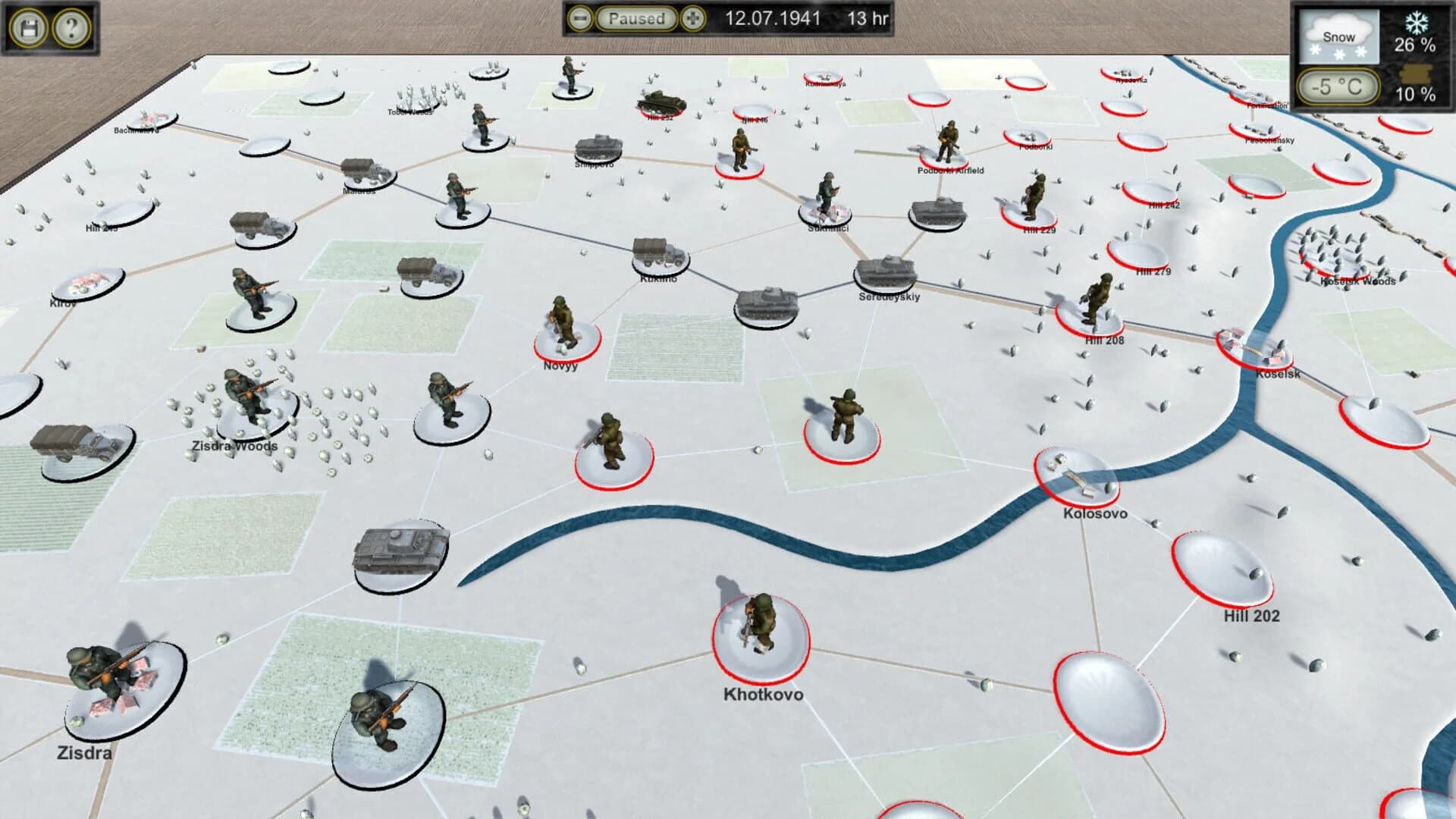
Task: Click the -5 °C temperature display
Action: 1338,88
